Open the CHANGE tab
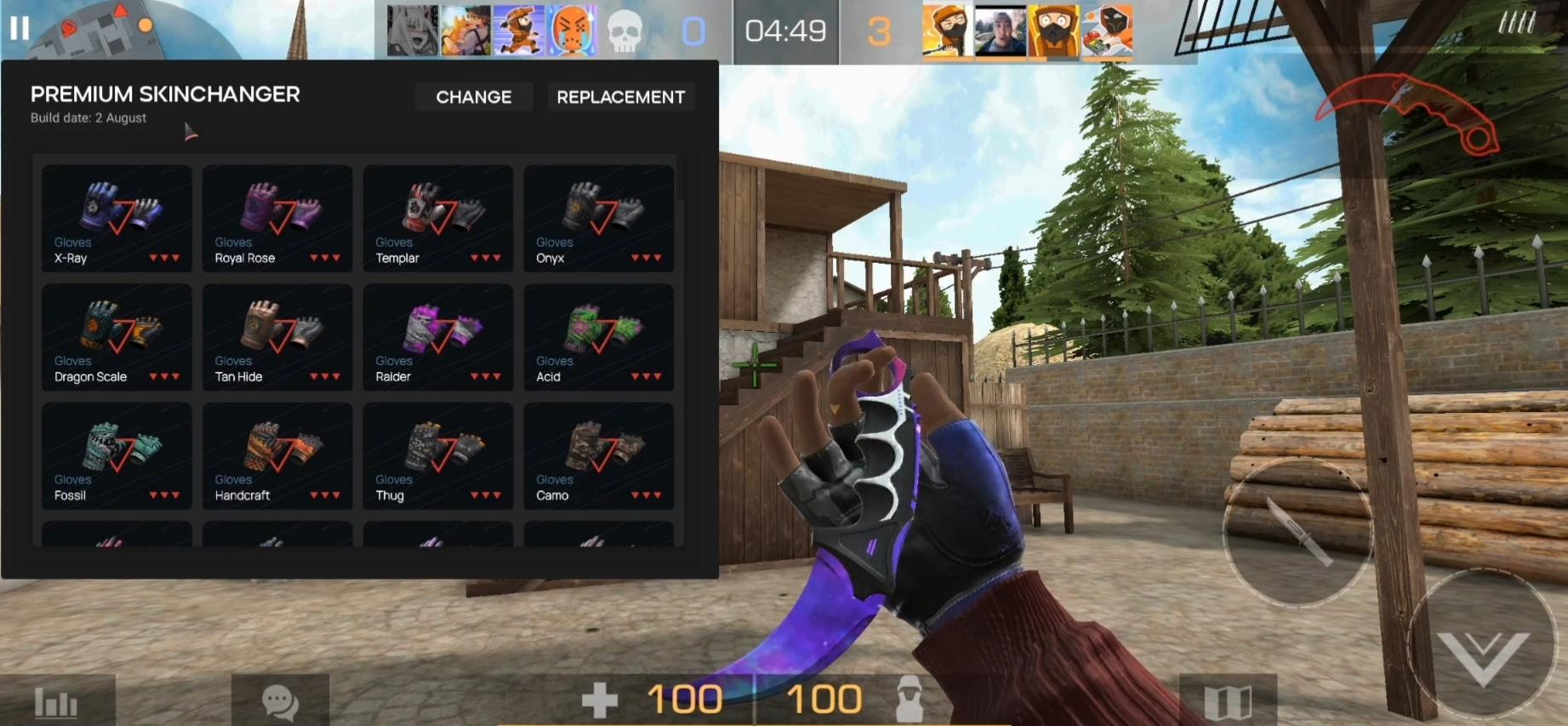 (x=473, y=96)
